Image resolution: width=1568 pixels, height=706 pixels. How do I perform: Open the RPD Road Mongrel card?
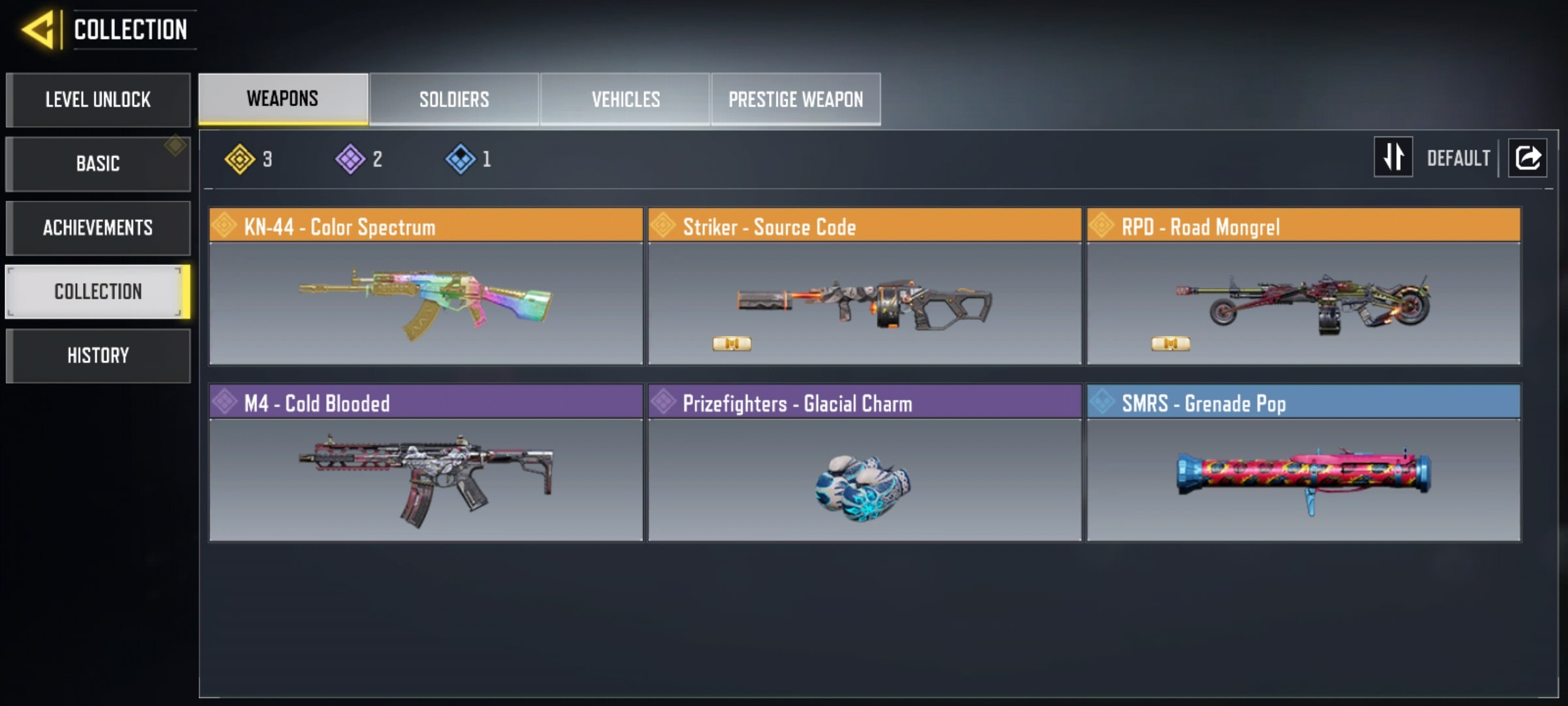[x=1303, y=286]
